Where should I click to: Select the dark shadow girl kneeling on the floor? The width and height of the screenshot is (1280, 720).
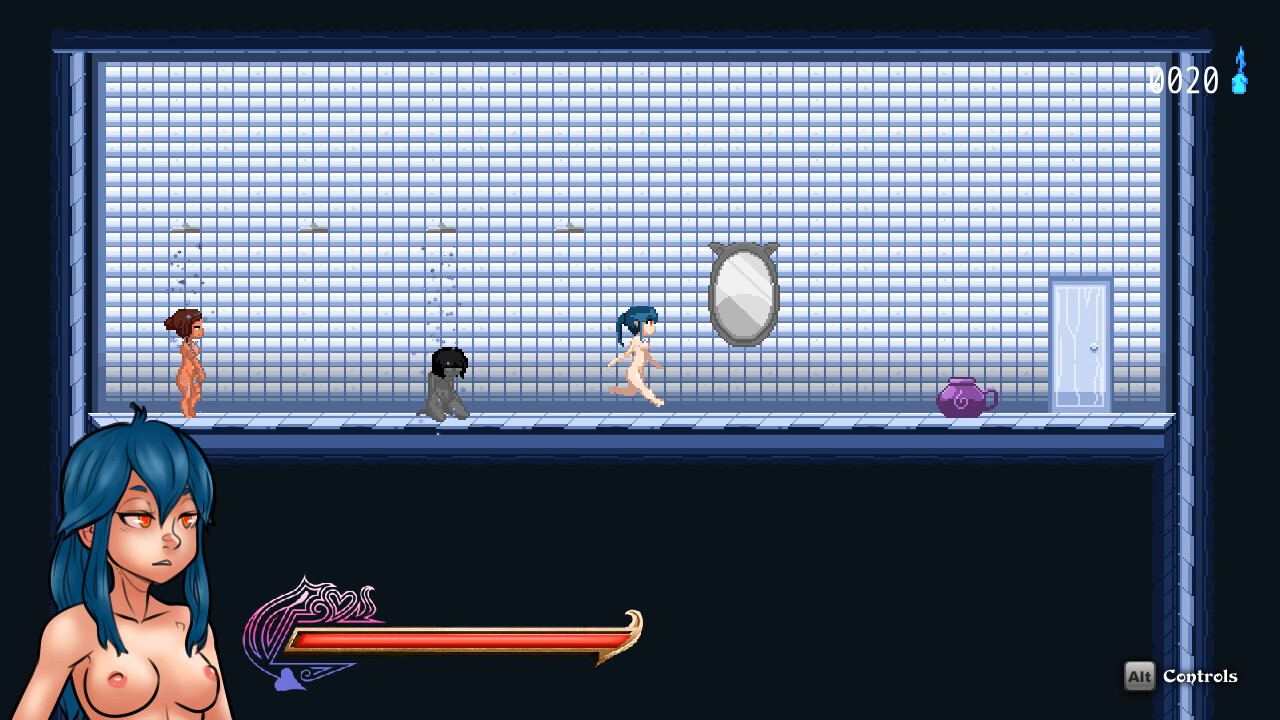pos(448,385)
